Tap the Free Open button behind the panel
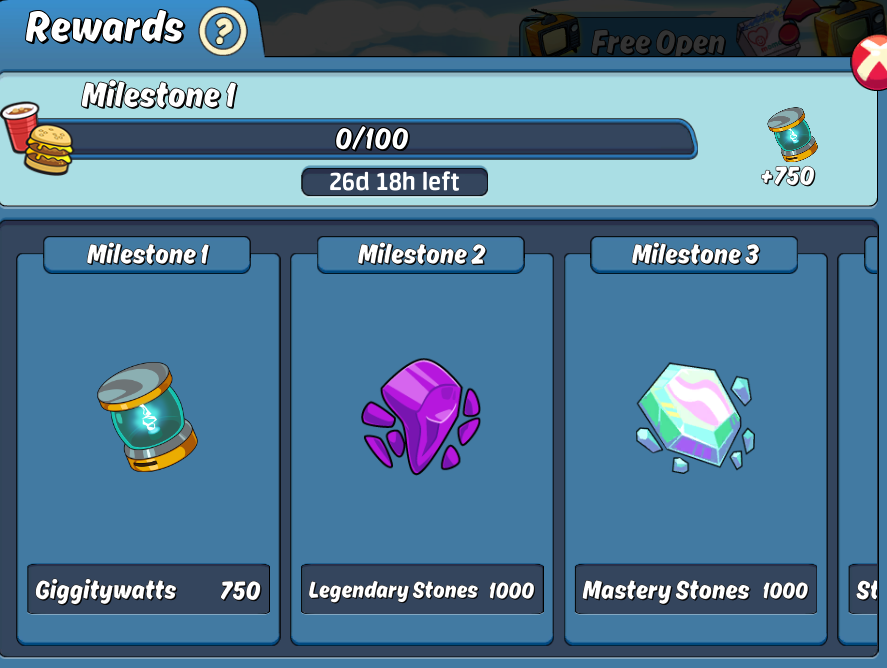 pyautogui.click(x=657, y=42)
